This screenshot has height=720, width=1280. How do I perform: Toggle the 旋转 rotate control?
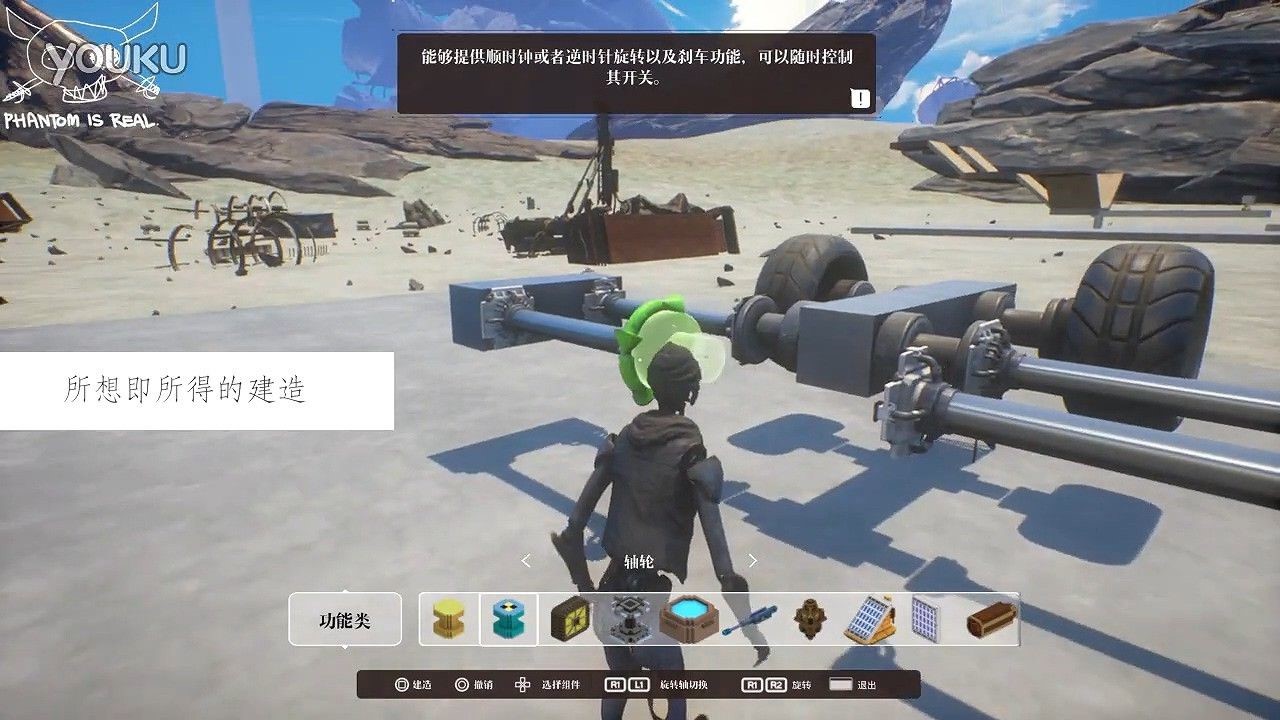pos(778,685)
